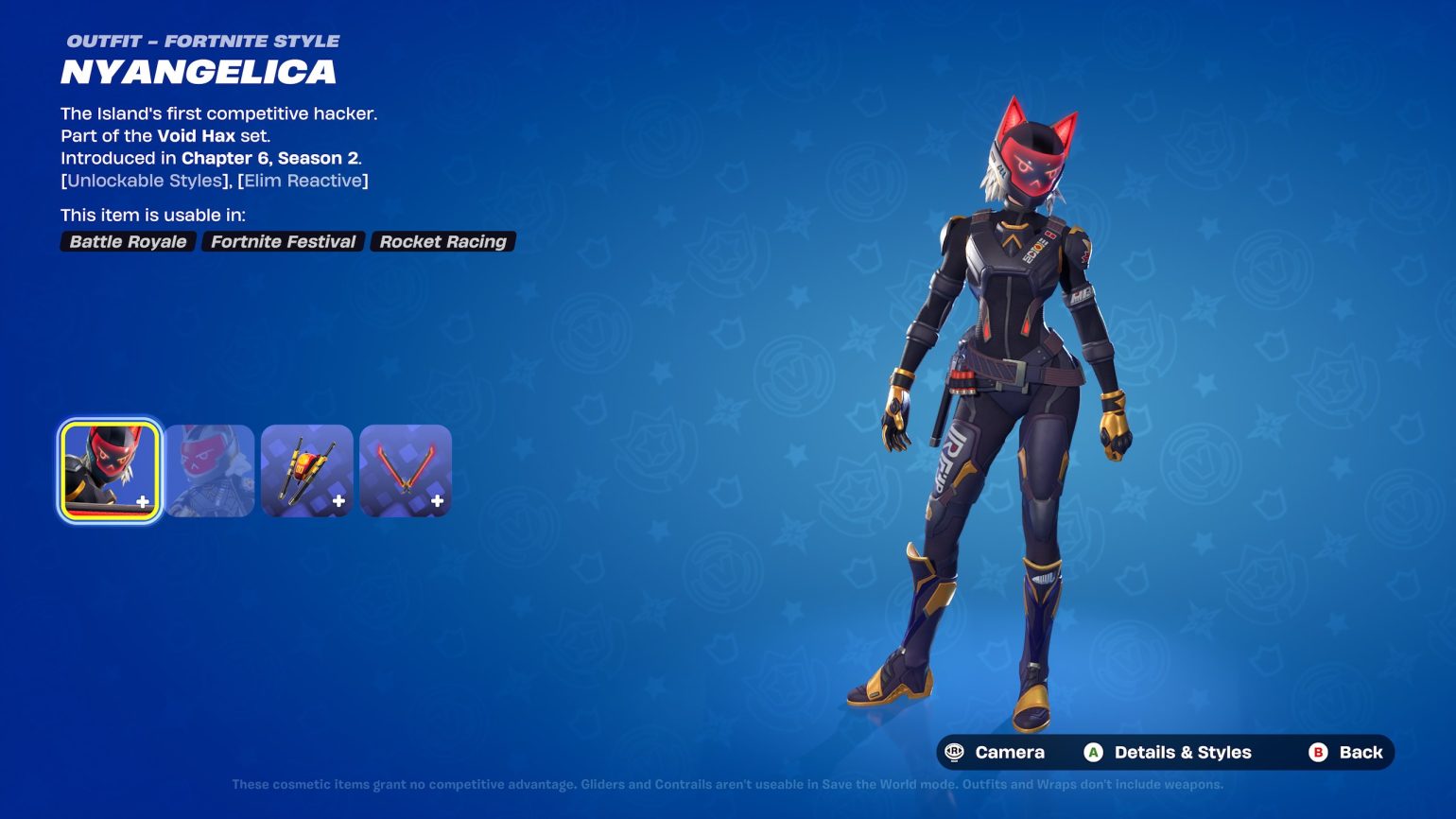Screen dimensions: 1456x819
Task: Select the Nyangelica outfit thumbnail
Action: [110, 471]
